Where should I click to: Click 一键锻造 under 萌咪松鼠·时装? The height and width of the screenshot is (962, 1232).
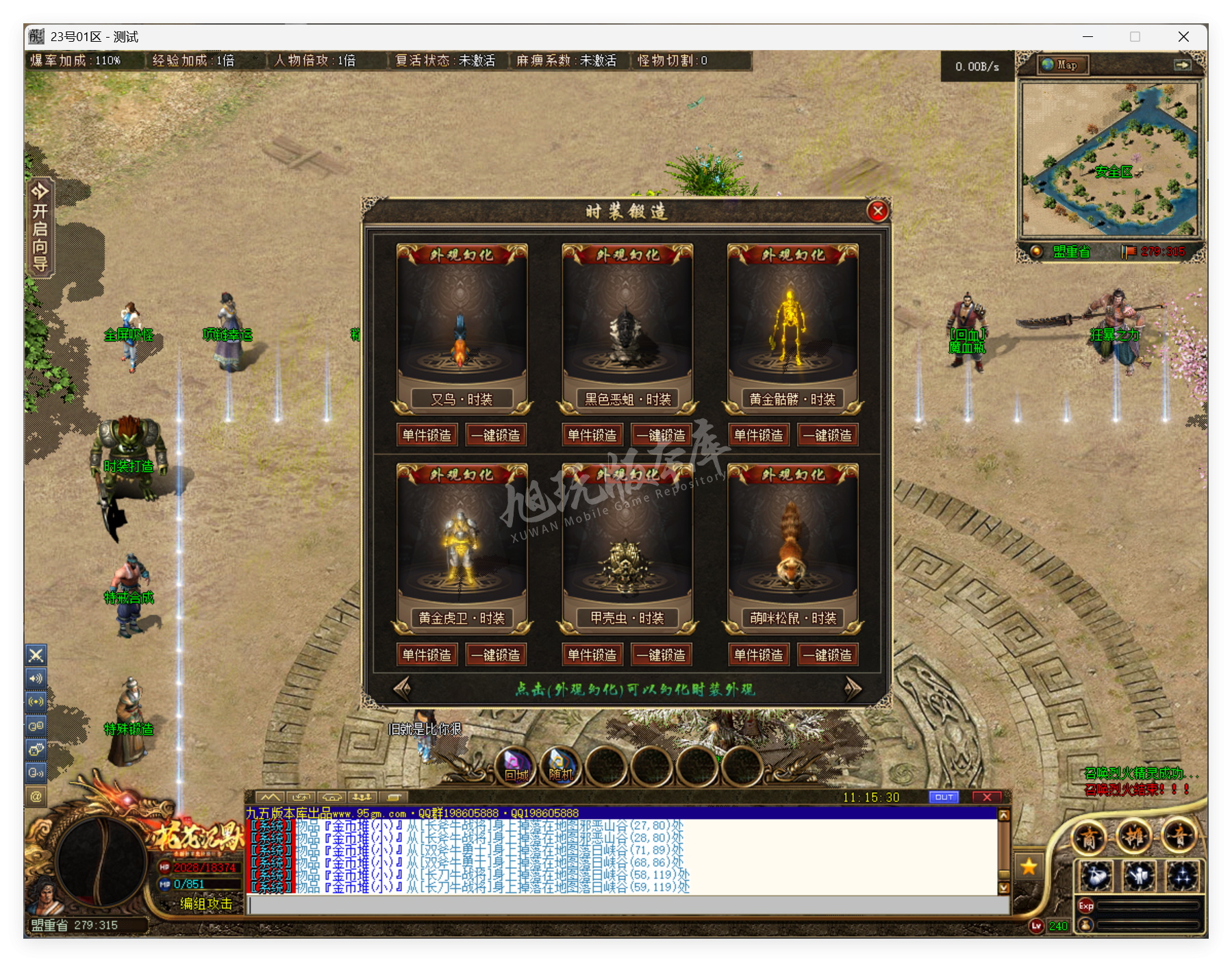(x=828, y=655)
